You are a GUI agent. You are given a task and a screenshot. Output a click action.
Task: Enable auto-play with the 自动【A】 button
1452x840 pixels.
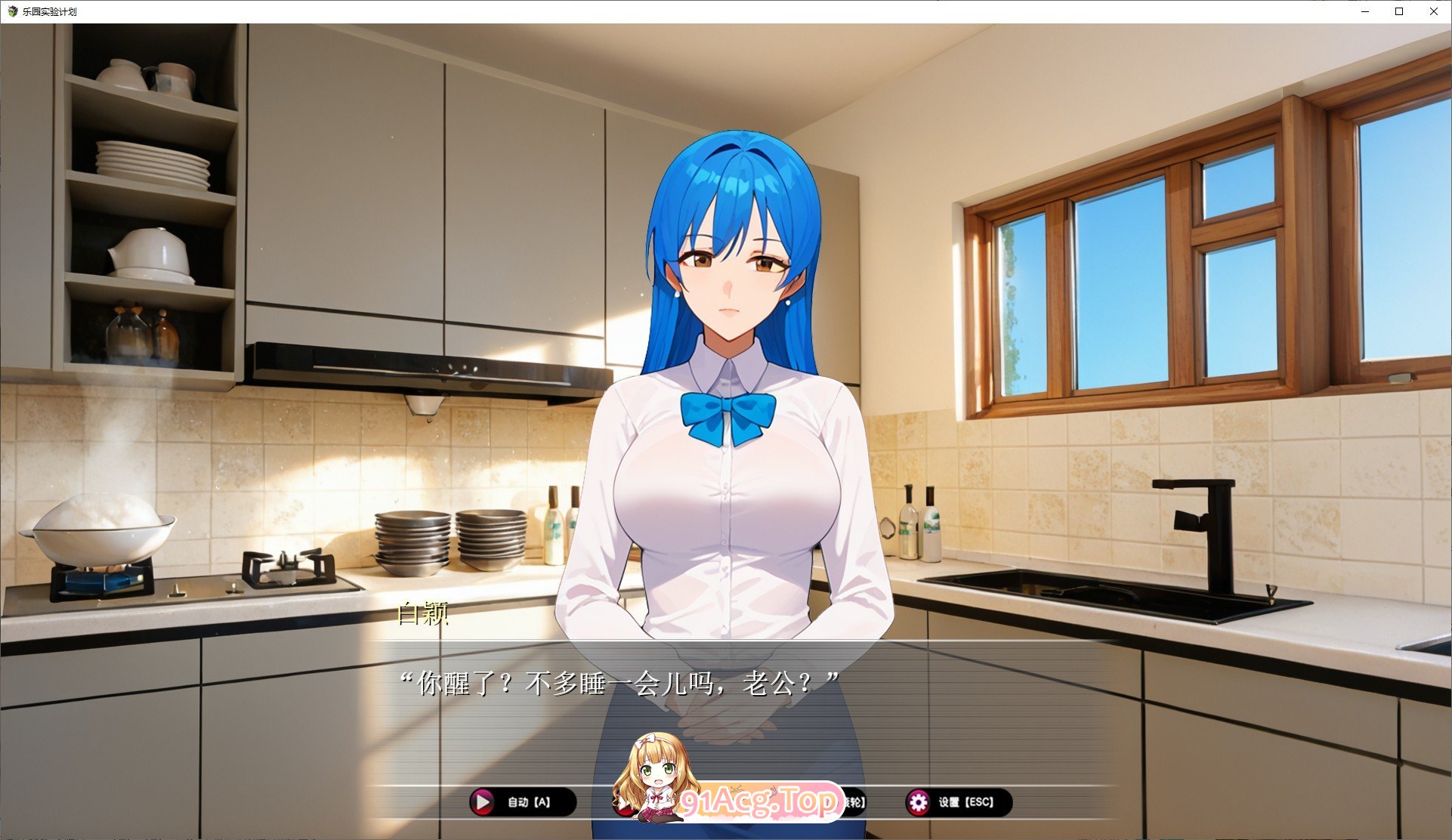coord(523,801)
